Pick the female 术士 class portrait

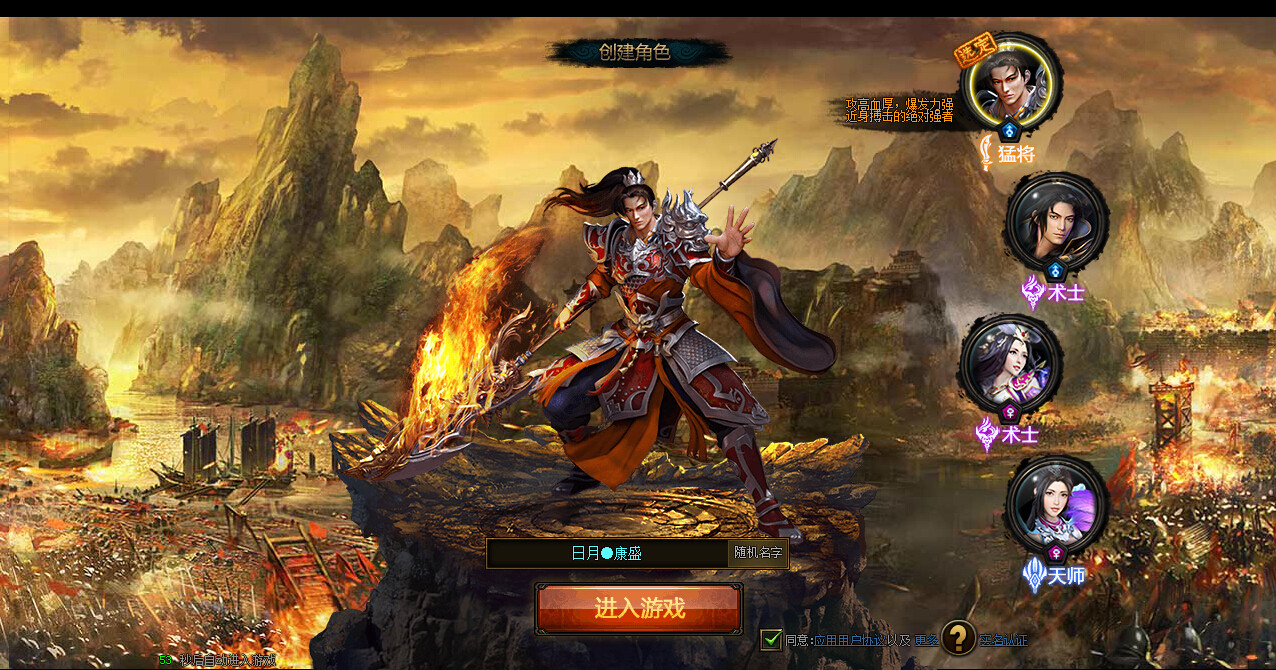(1010, 365)
